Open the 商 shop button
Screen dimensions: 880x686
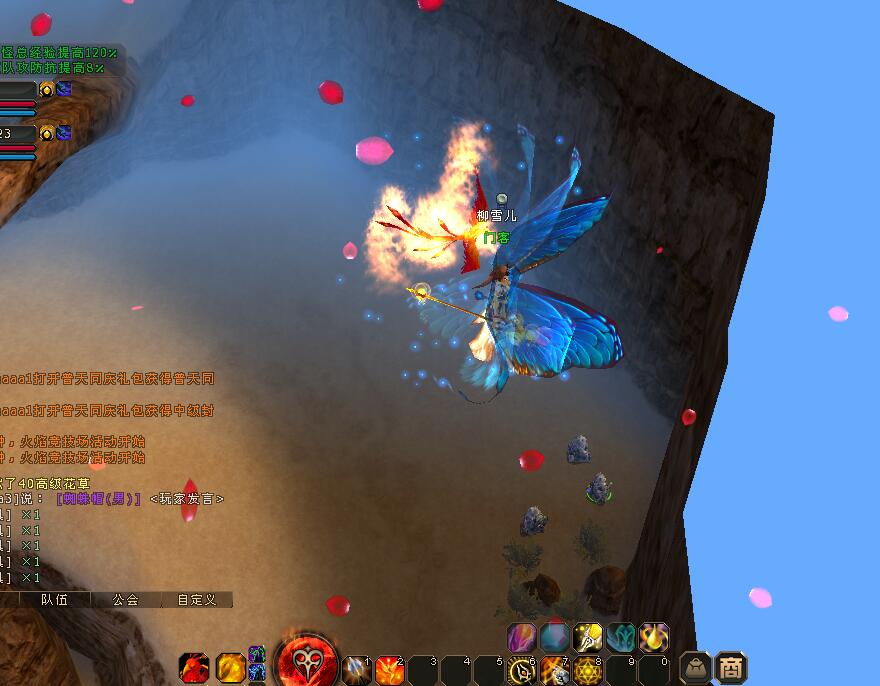click(x=732, y=668)
